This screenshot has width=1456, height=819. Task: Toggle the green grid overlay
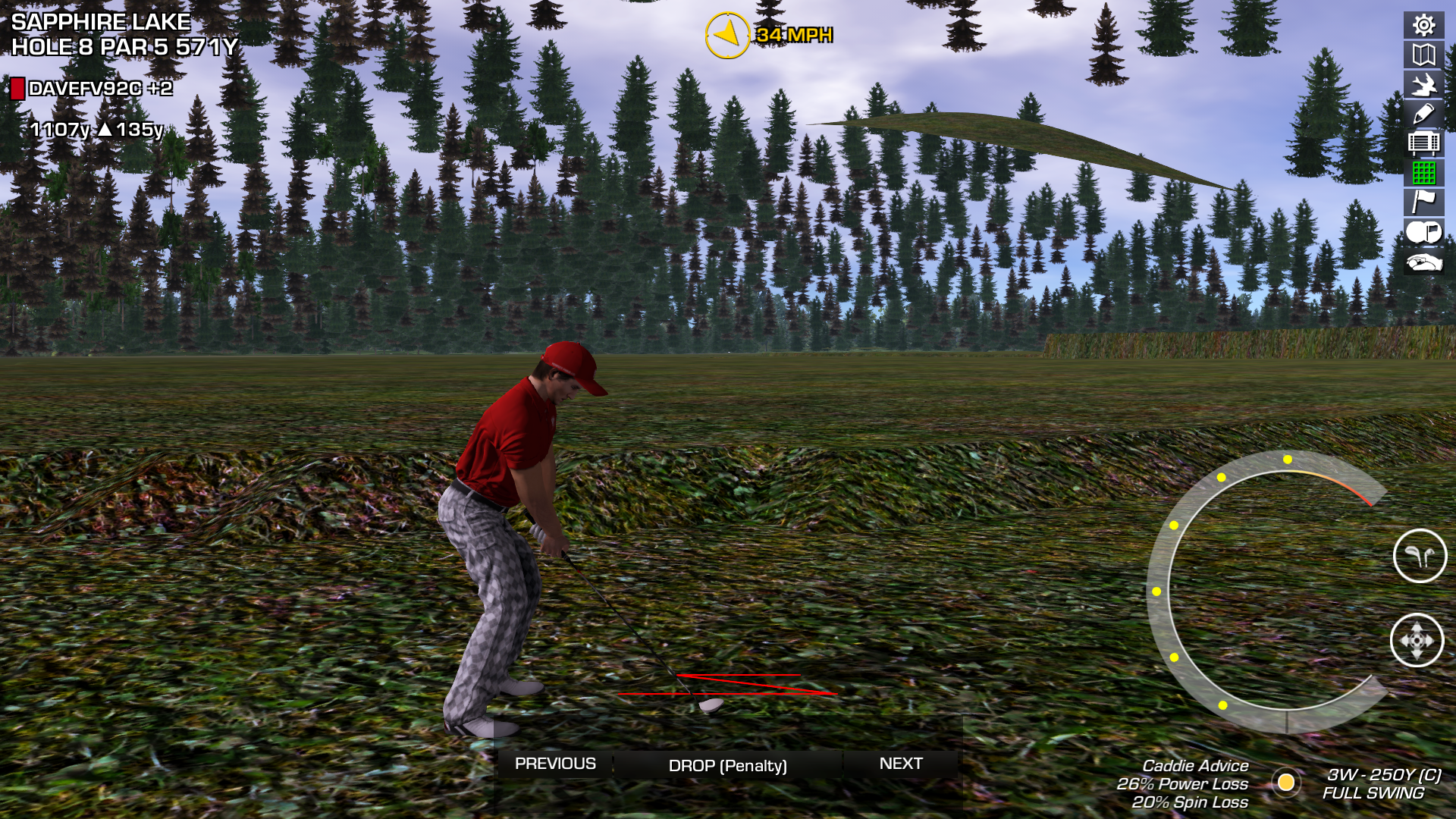[1423, 173]
